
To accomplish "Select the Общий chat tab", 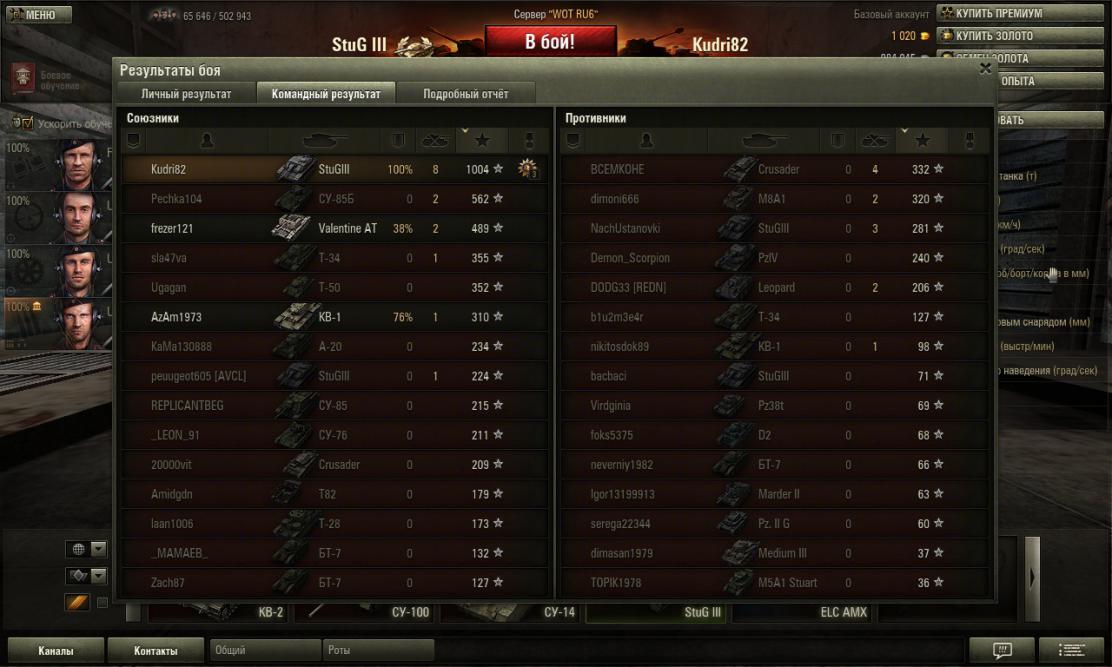I will point(265,651).
